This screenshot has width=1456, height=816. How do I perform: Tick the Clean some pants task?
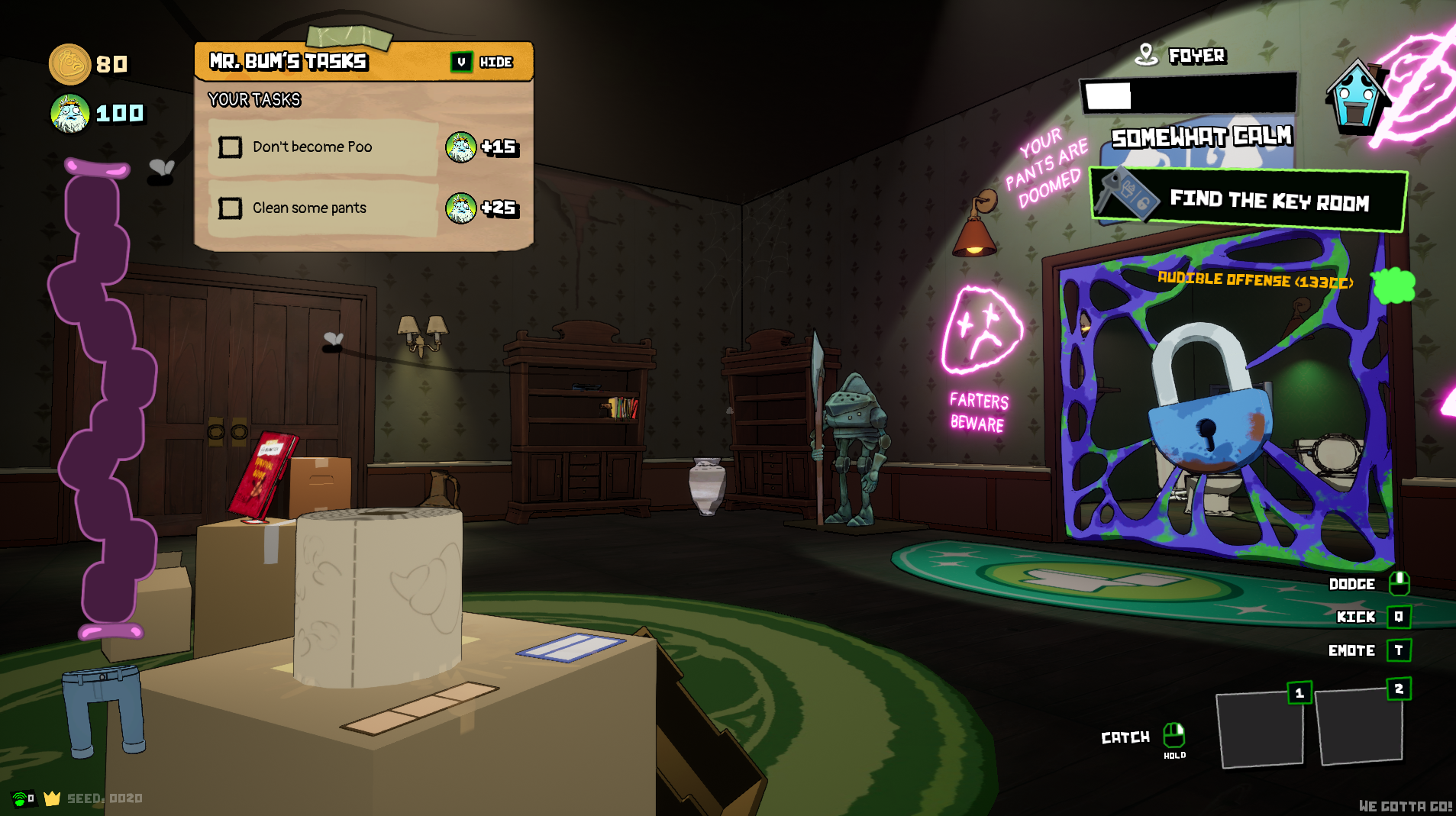click(230, 208)
